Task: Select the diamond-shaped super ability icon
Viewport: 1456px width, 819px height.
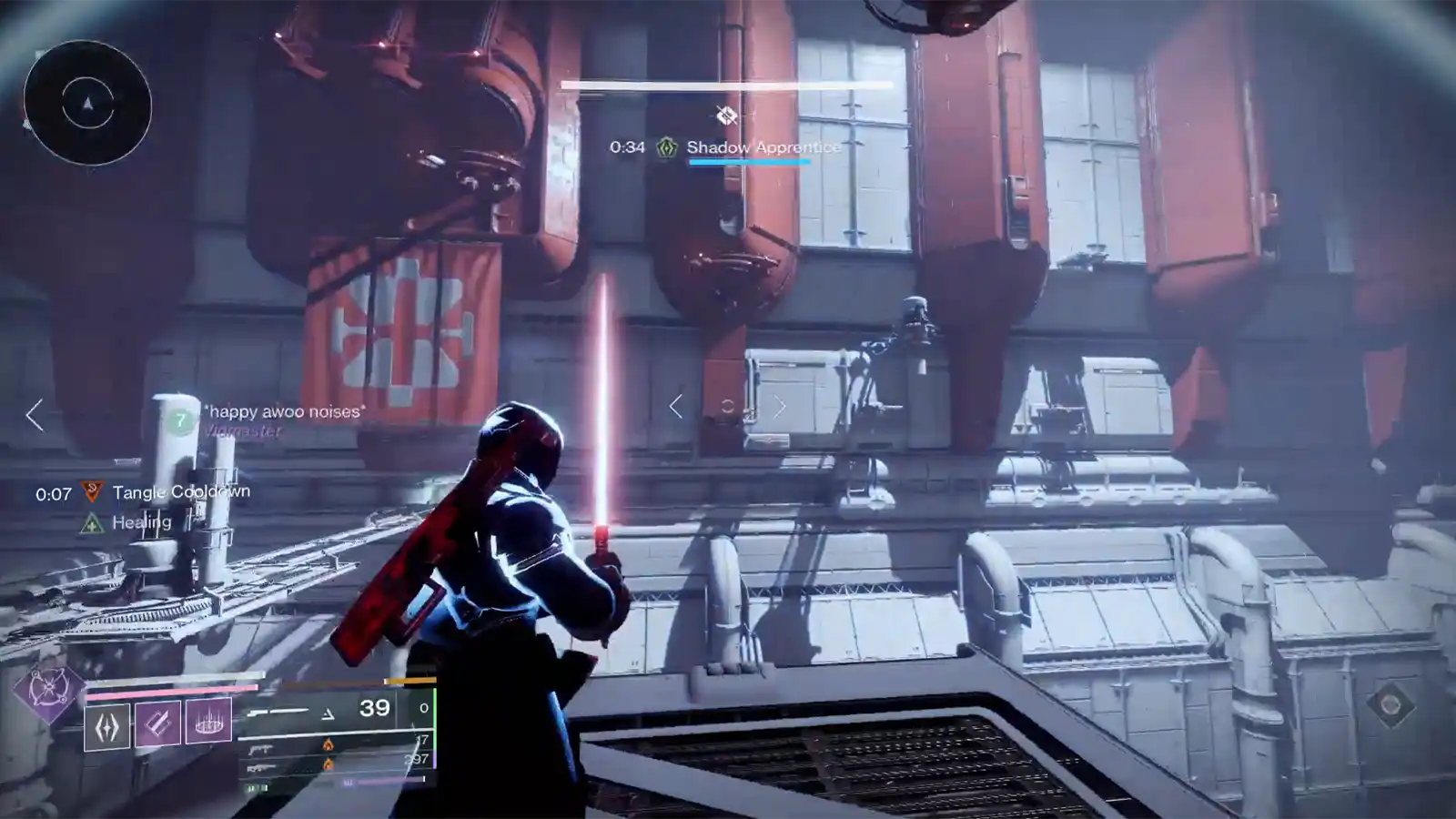Action: coord(47,691)
